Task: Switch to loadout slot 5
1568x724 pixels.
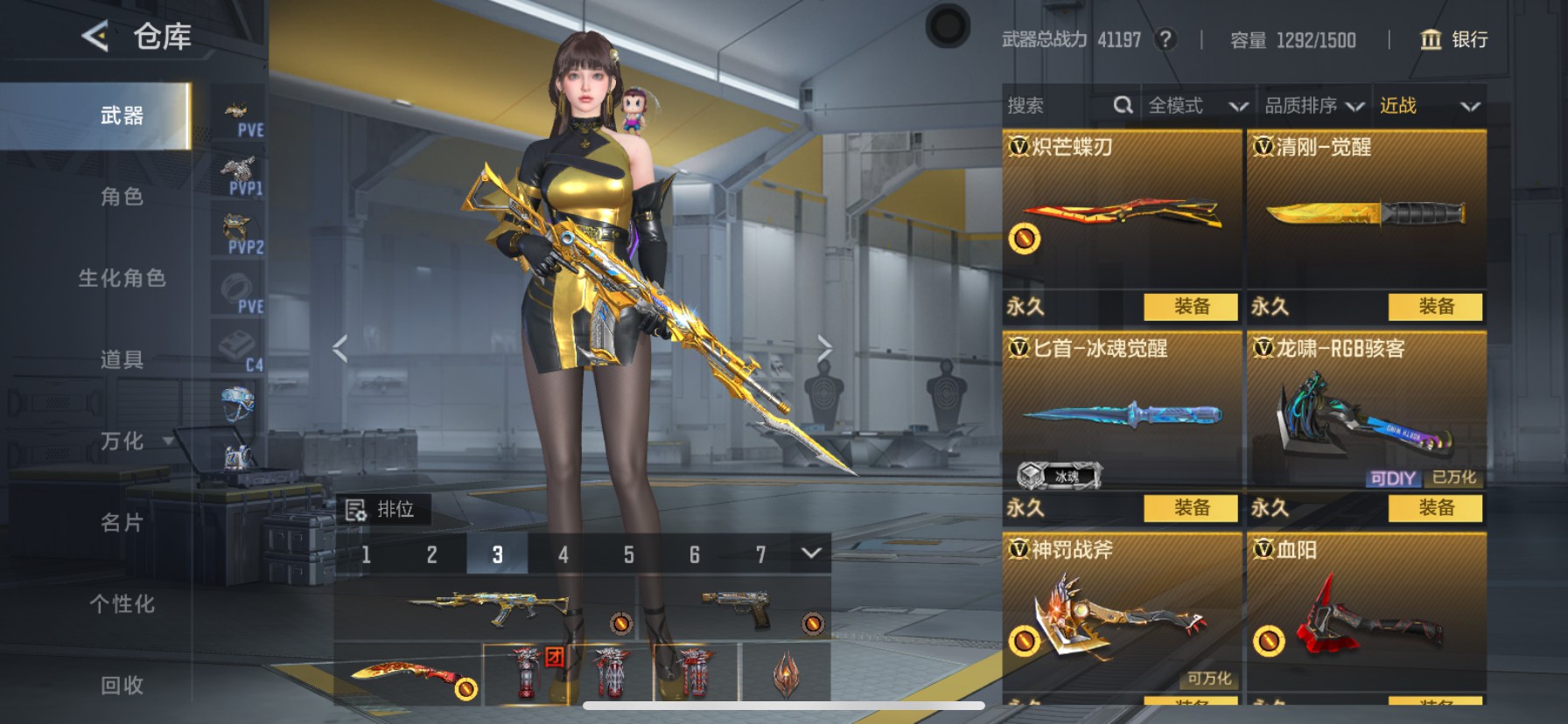Action: (x=628, y=554)
